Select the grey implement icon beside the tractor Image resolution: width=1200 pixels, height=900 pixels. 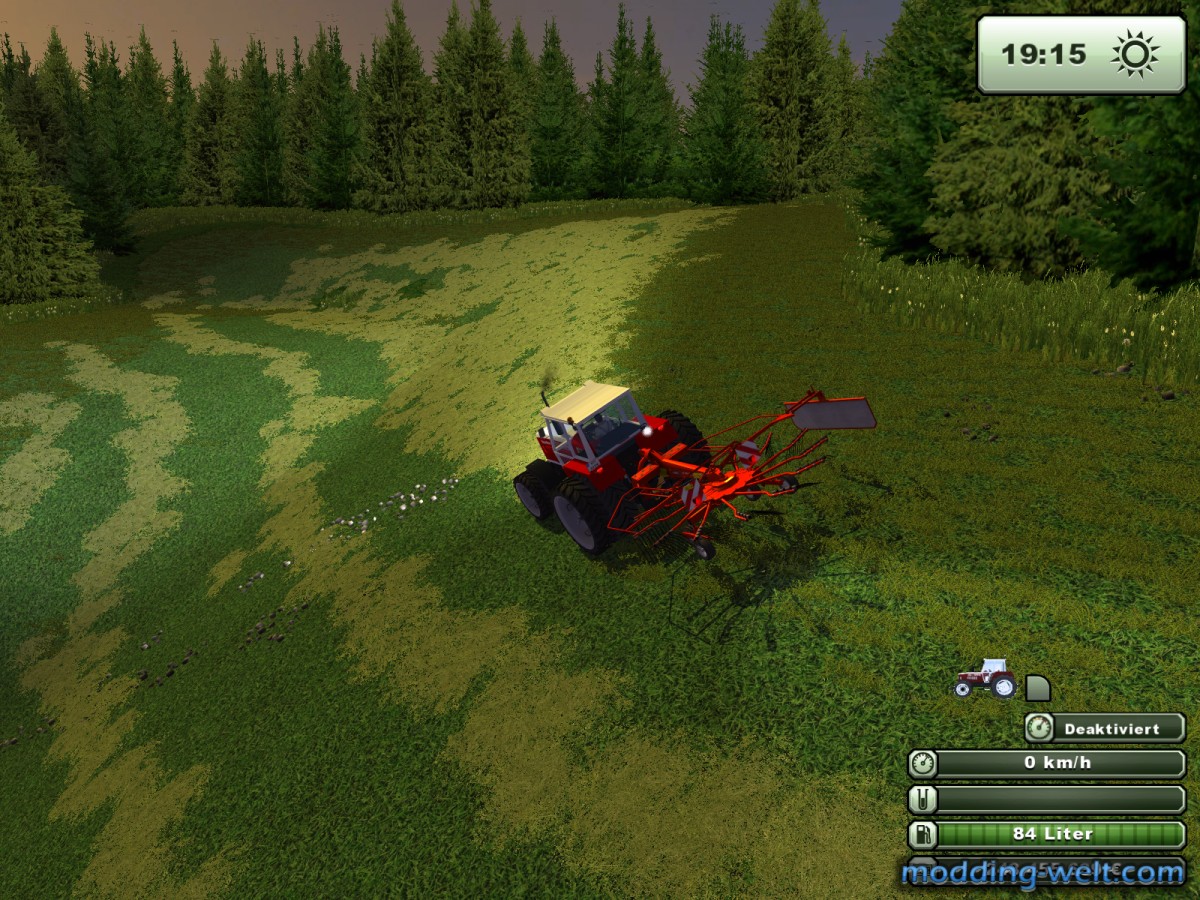[1038, 688]
